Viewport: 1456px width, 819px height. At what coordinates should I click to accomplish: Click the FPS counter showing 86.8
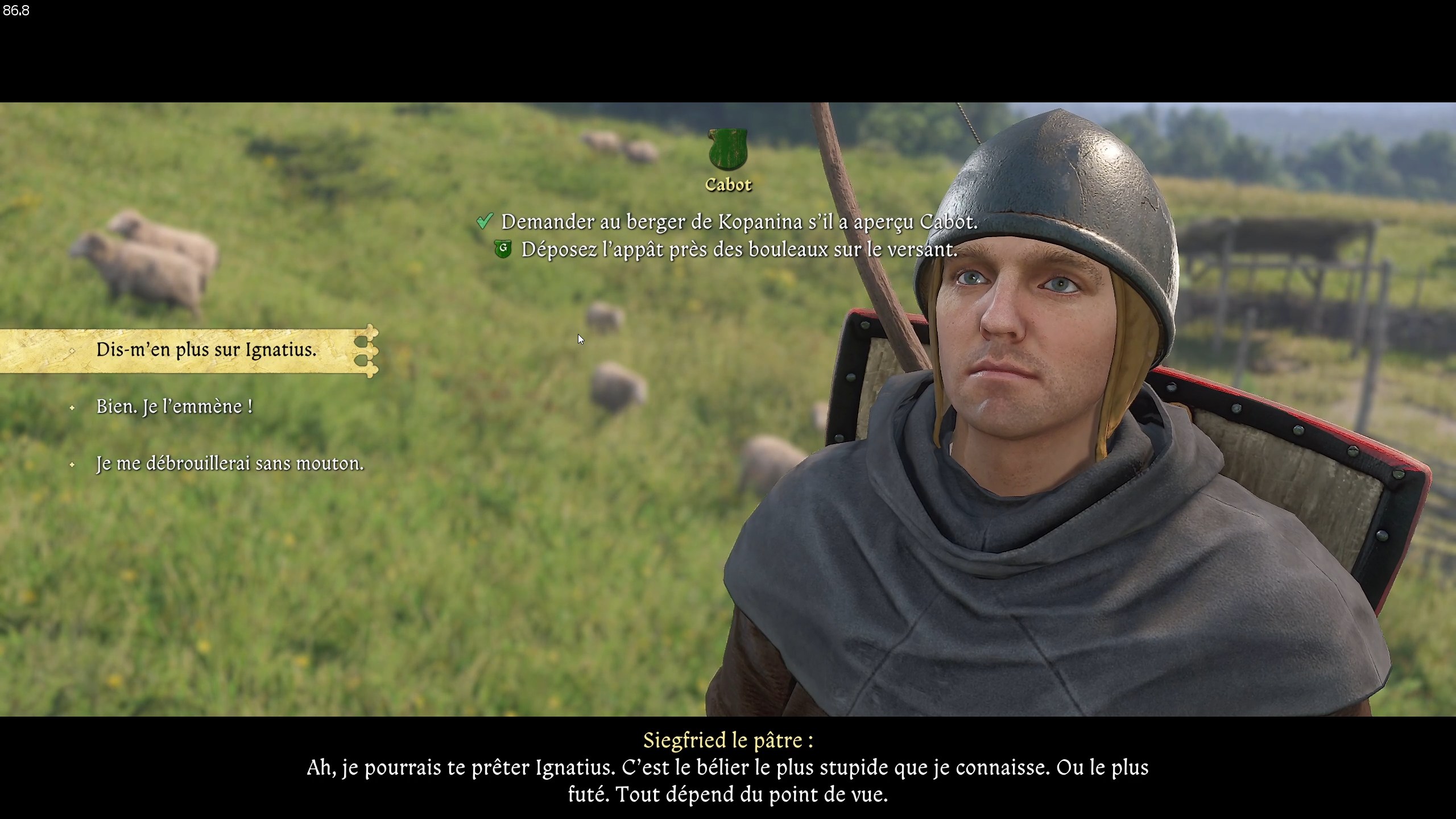click(x=15, y=10)
